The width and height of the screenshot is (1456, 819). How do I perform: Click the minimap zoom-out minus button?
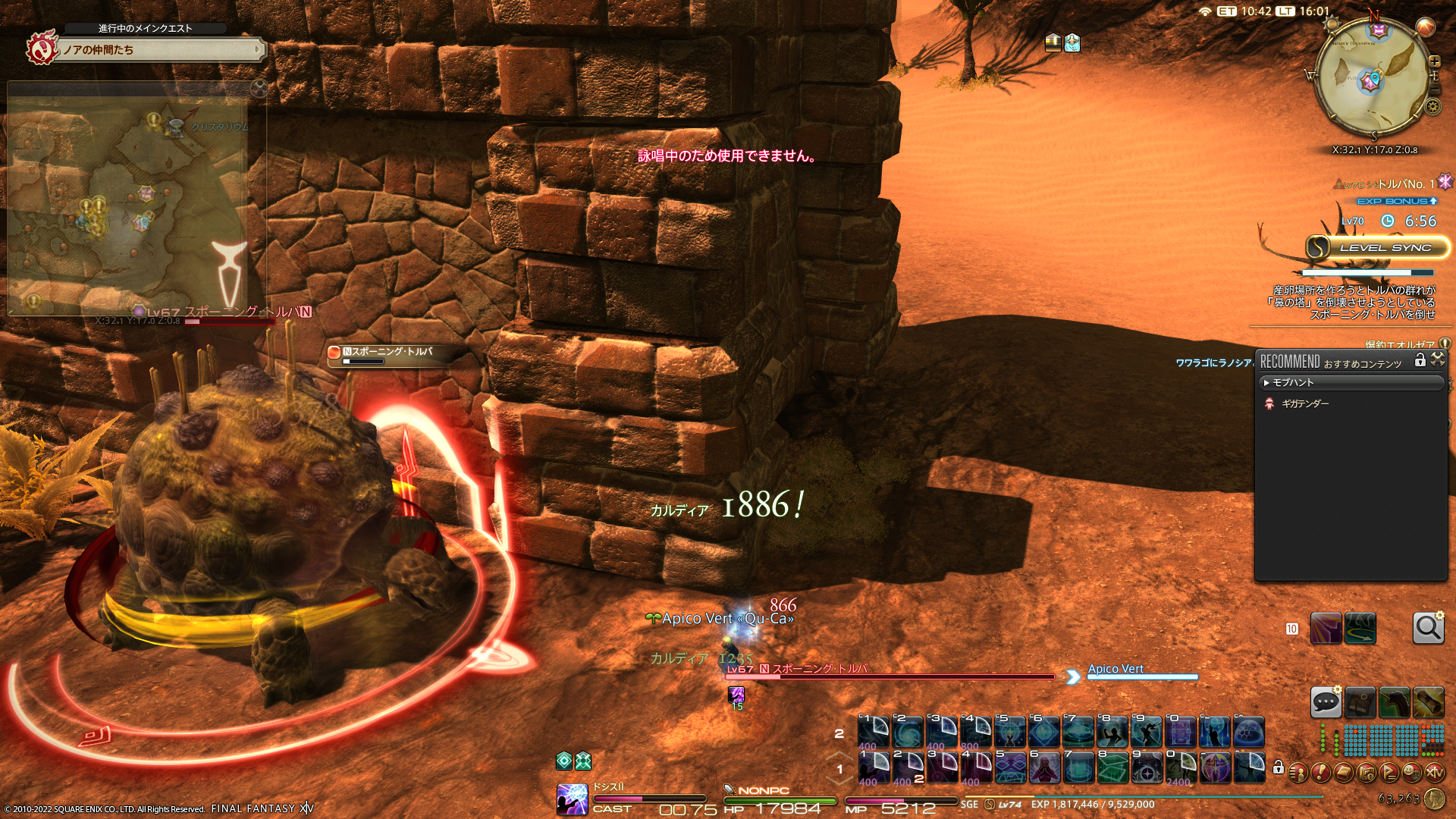tap(1435, 89)
